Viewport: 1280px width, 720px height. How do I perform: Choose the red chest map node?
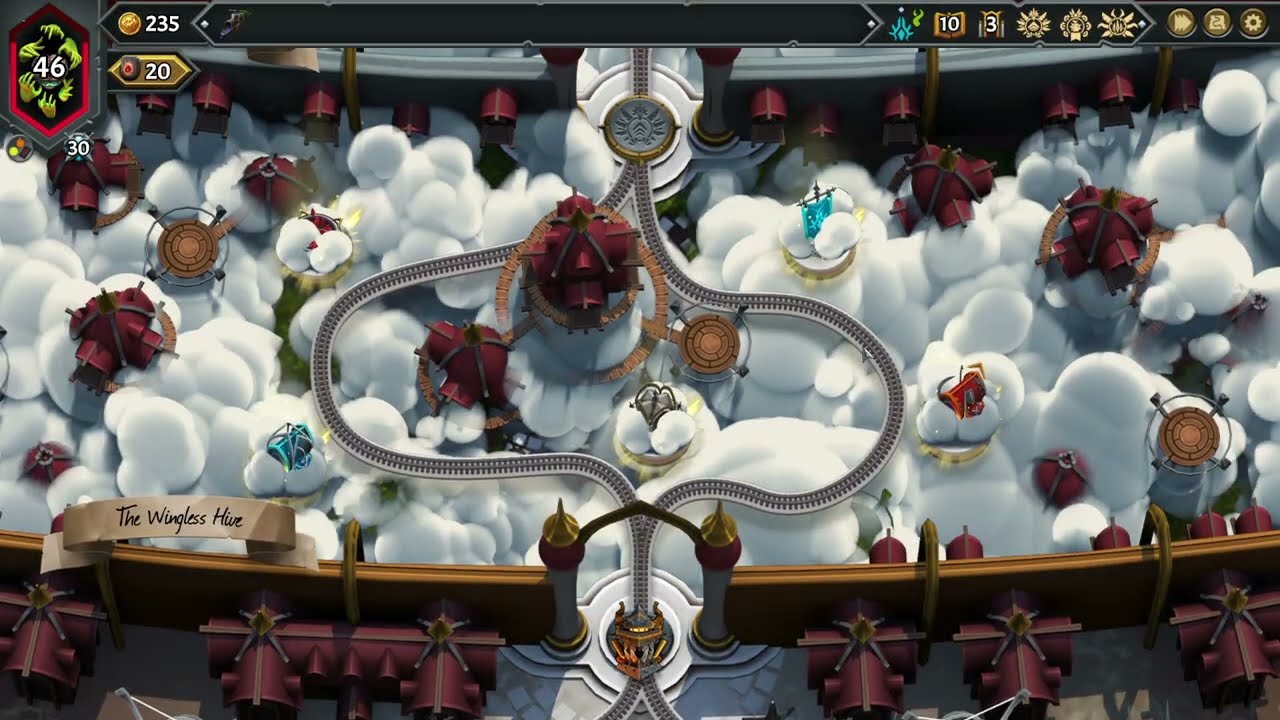tap(960, 397)
